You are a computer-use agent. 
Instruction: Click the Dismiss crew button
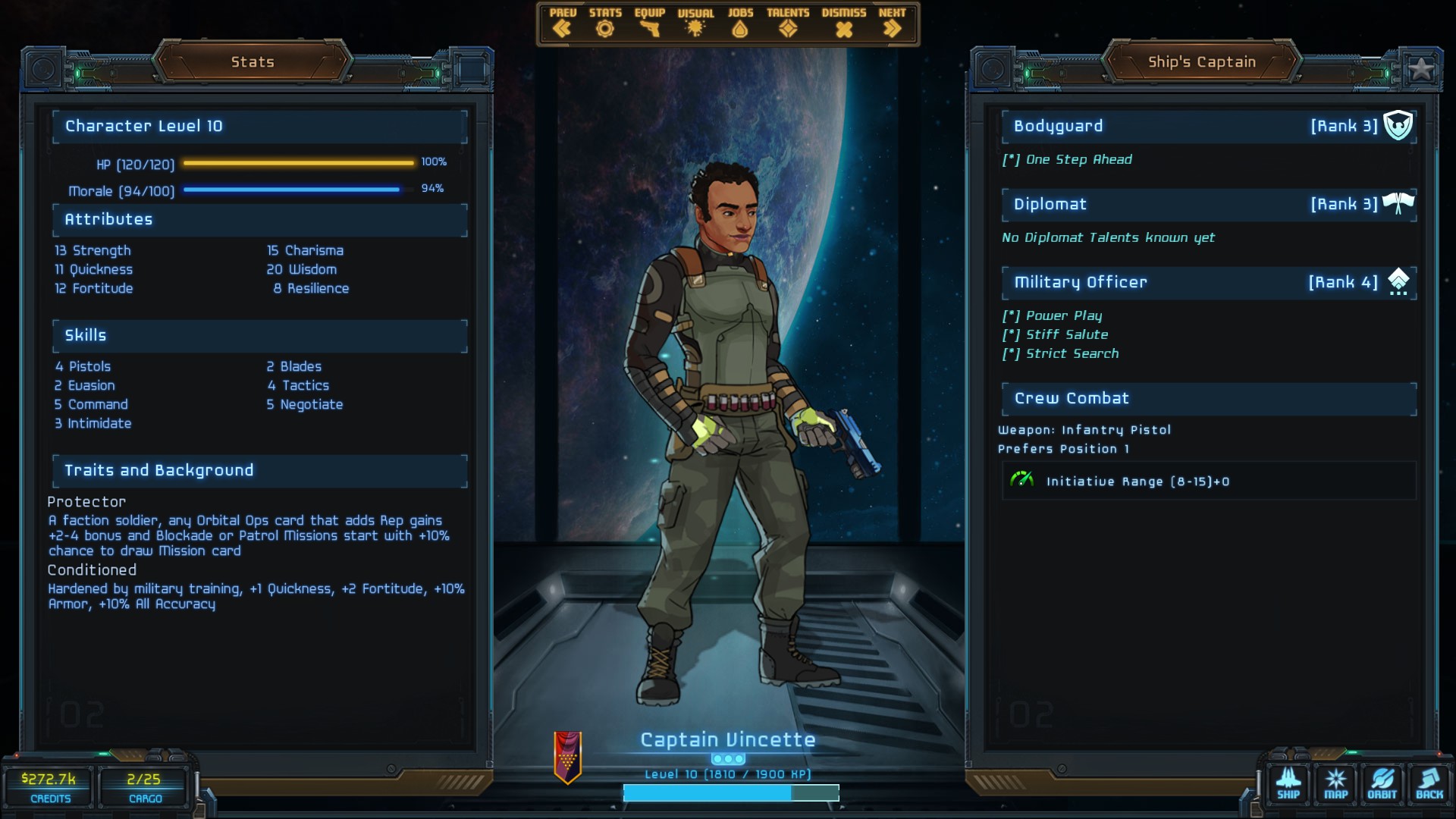point(843,24)
